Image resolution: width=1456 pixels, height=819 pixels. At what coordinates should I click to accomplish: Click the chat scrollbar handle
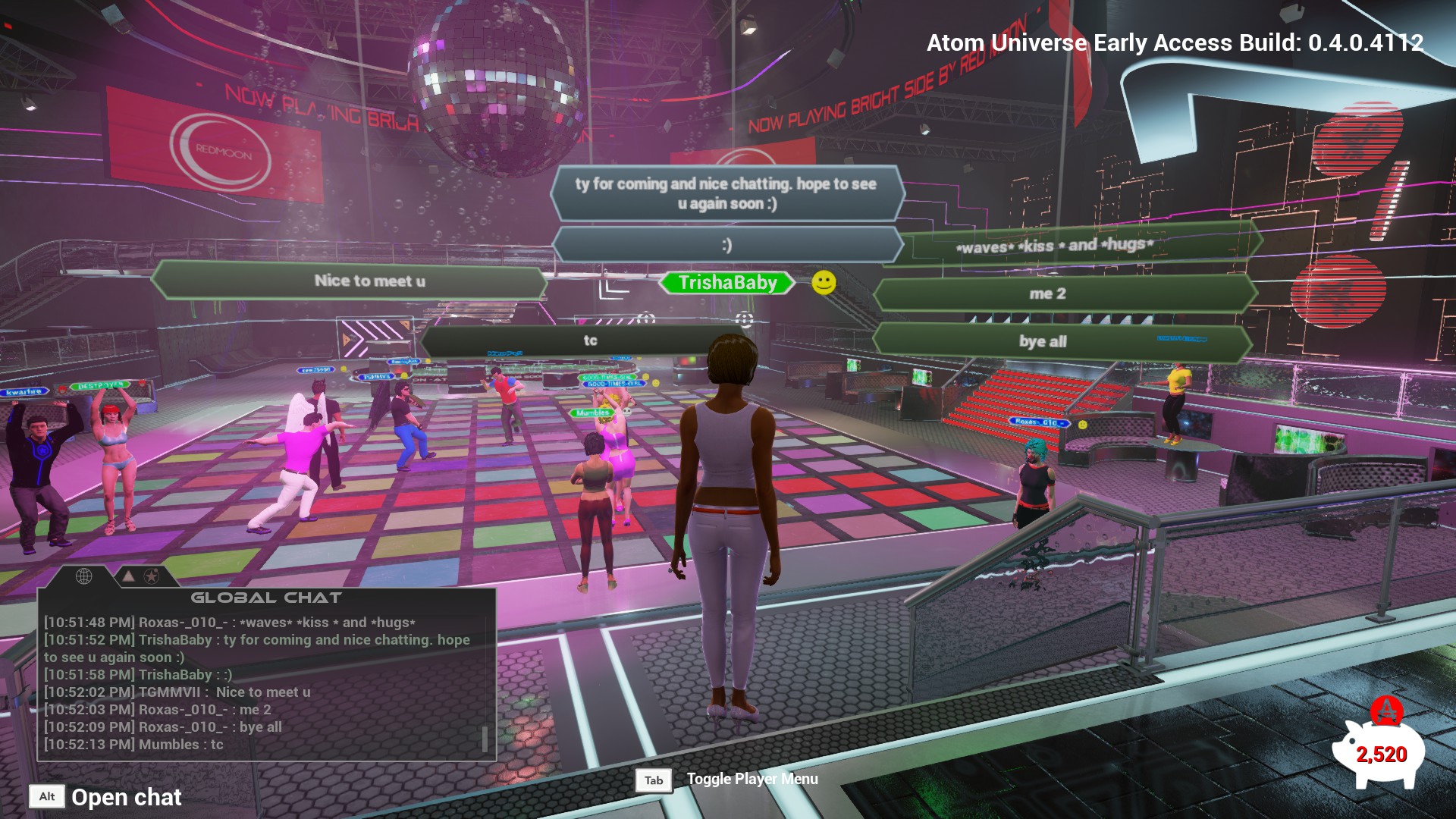point(485,739)
